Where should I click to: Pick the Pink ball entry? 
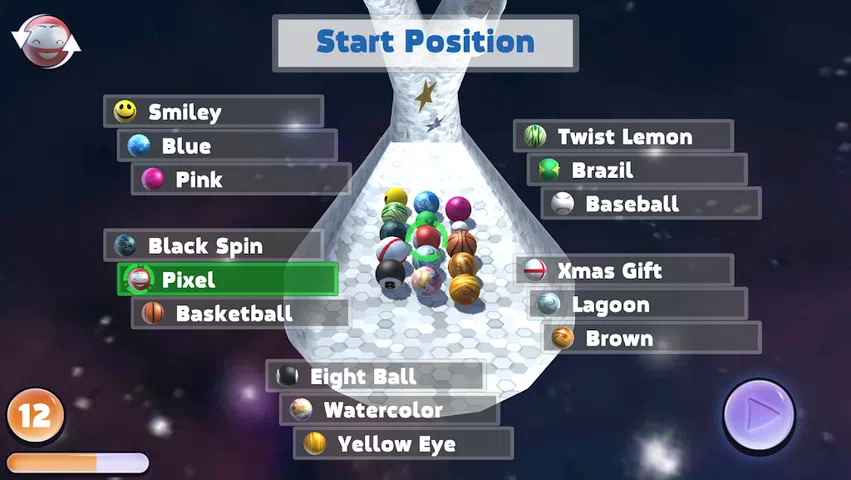241,180
